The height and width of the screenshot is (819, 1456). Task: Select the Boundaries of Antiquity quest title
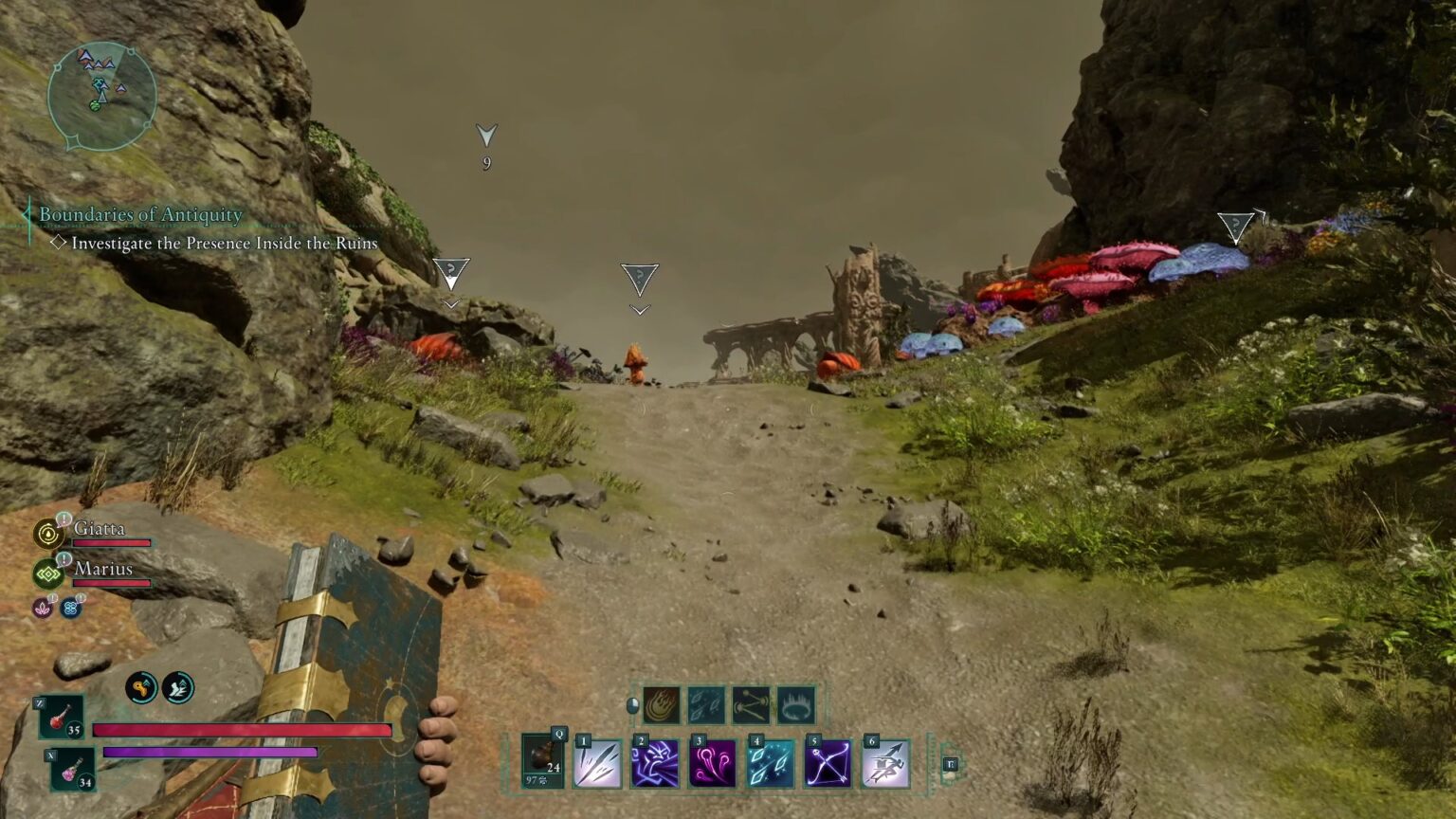click(x=138, y=216)
